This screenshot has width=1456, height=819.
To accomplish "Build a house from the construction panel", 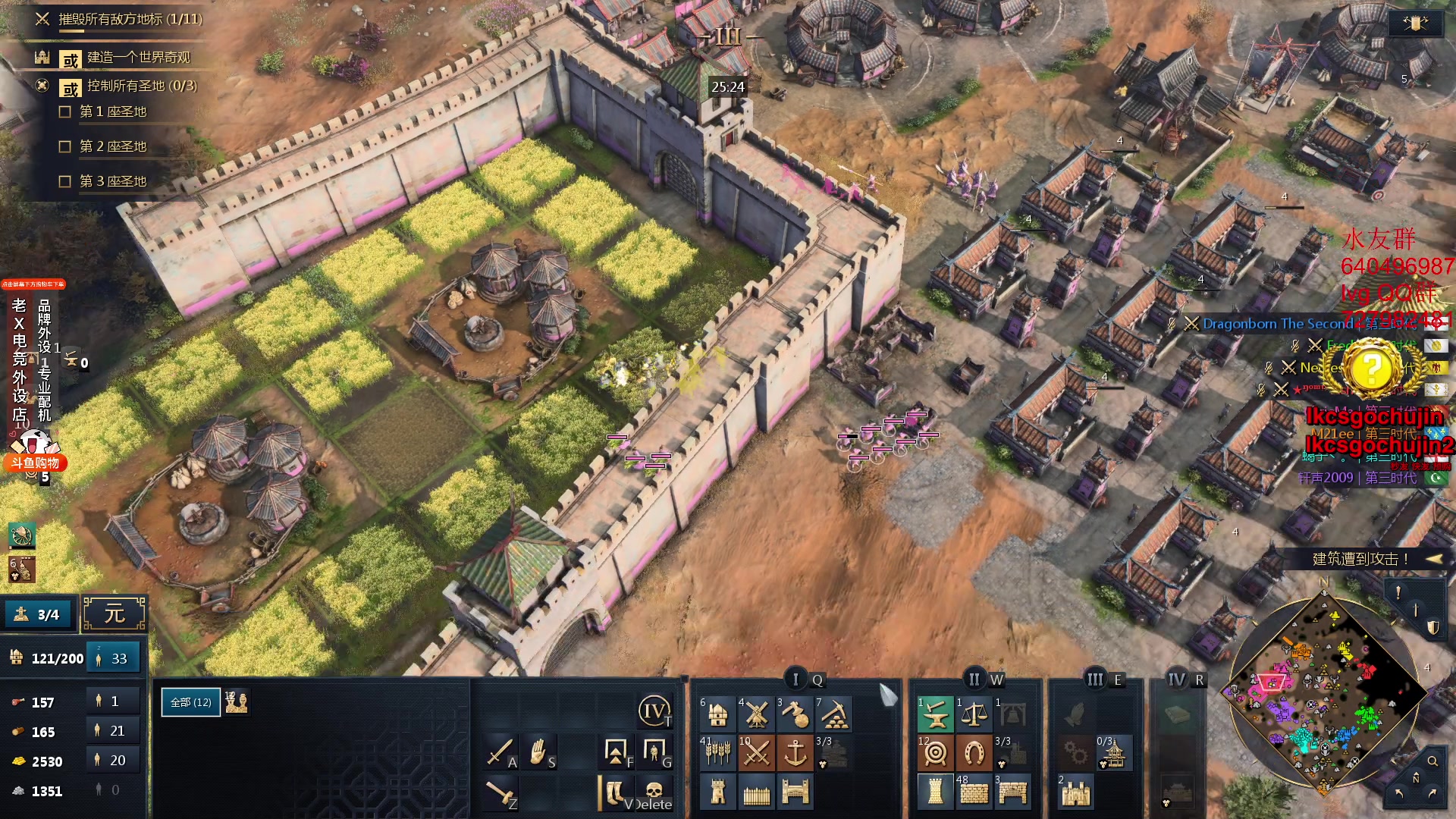I will coord(717,714).
